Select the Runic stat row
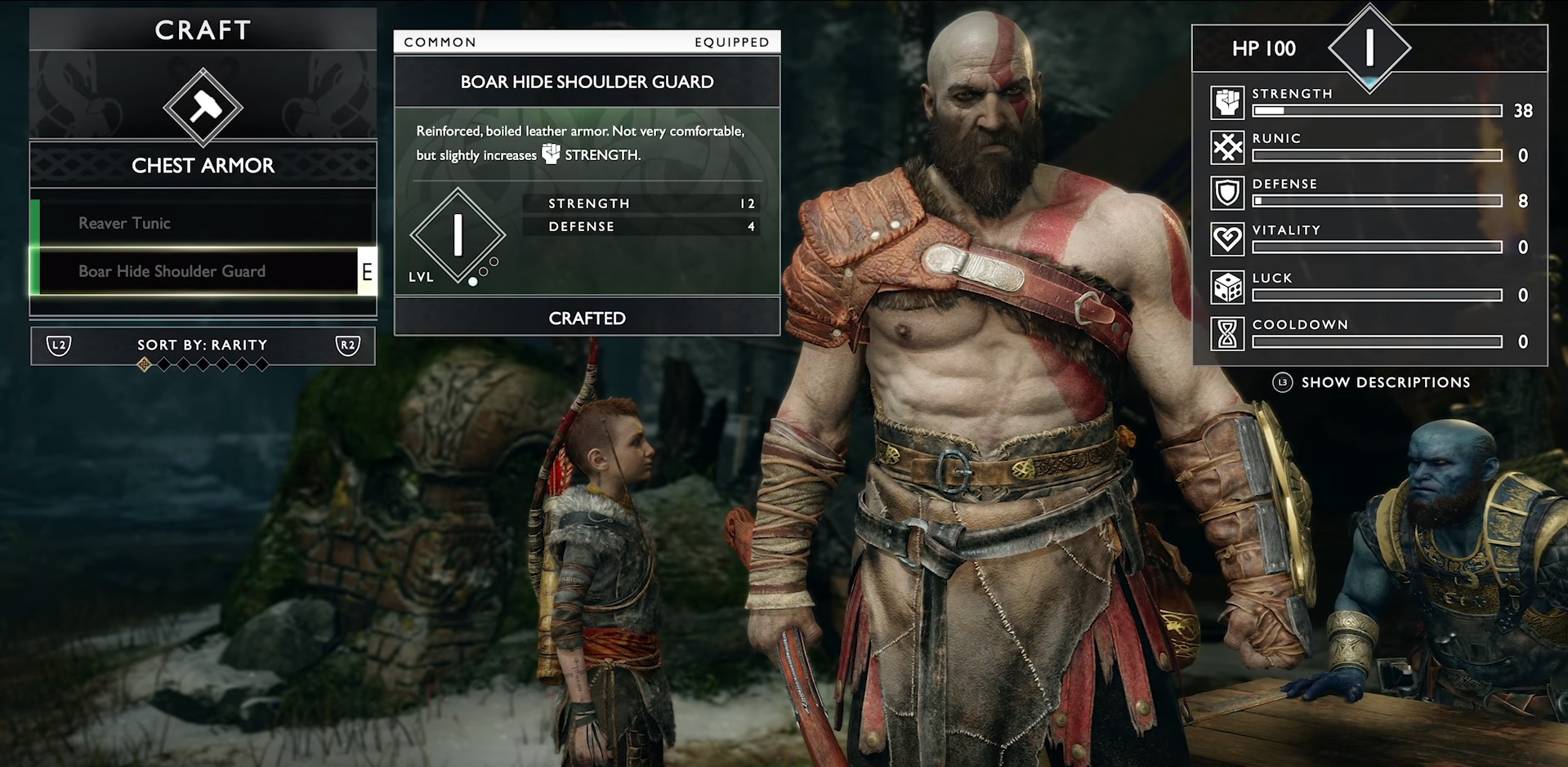The height and width of the screenshot is (767, 1568). click(x=1371, y=148)
